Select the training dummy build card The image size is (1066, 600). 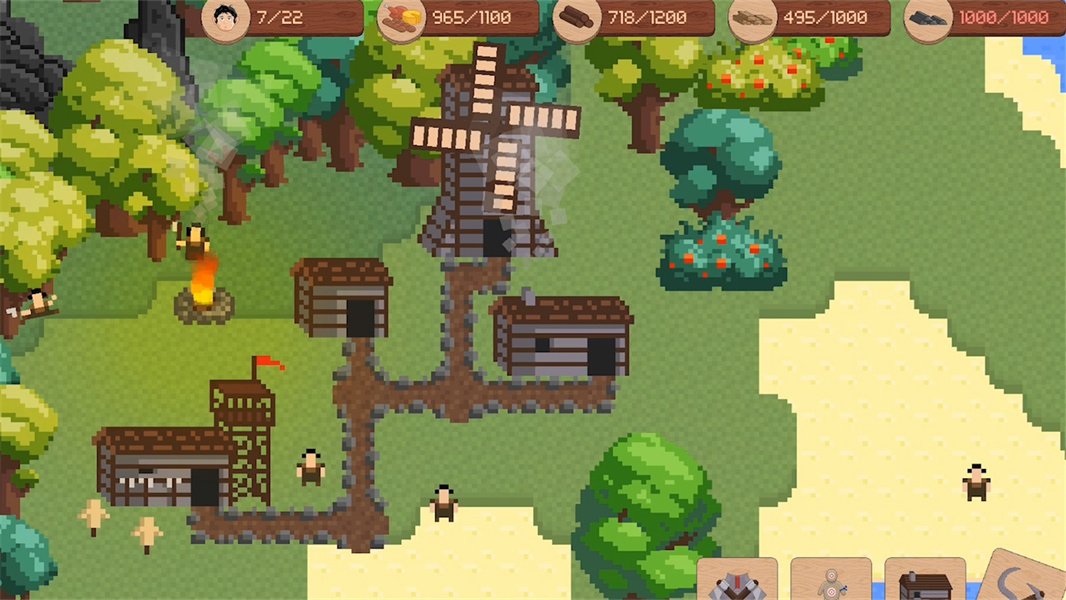click(x=830, y=583)
